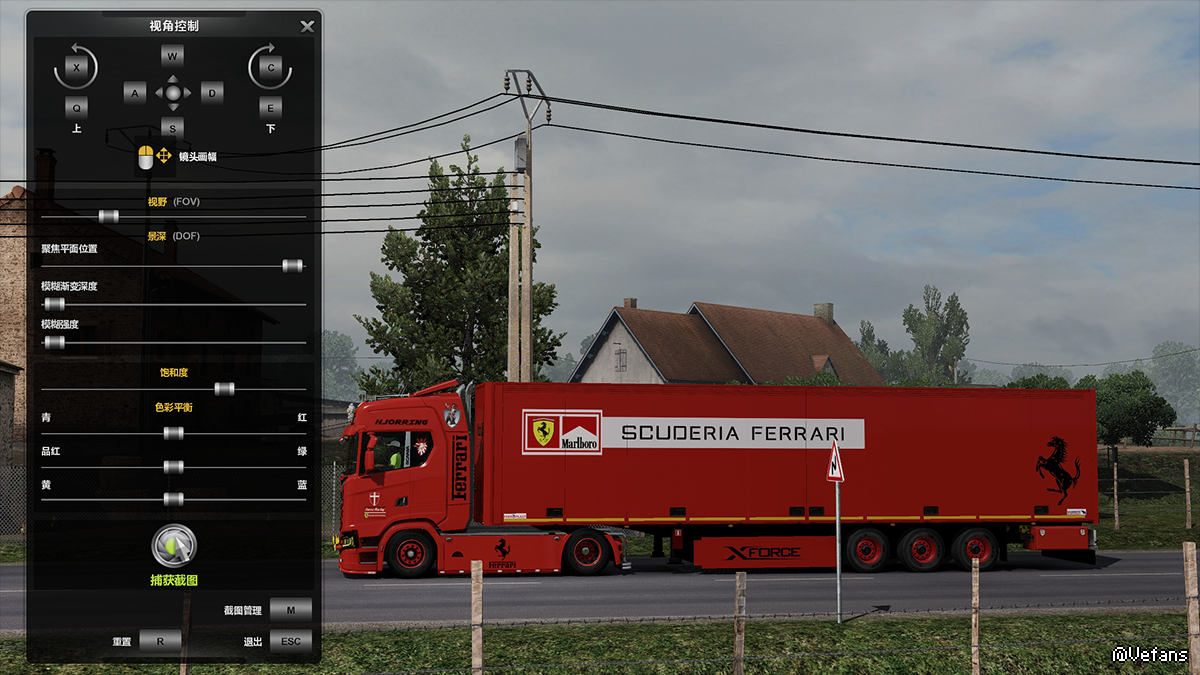
Task: Close the 视角控制 camera panel
Action: (307, 27)
